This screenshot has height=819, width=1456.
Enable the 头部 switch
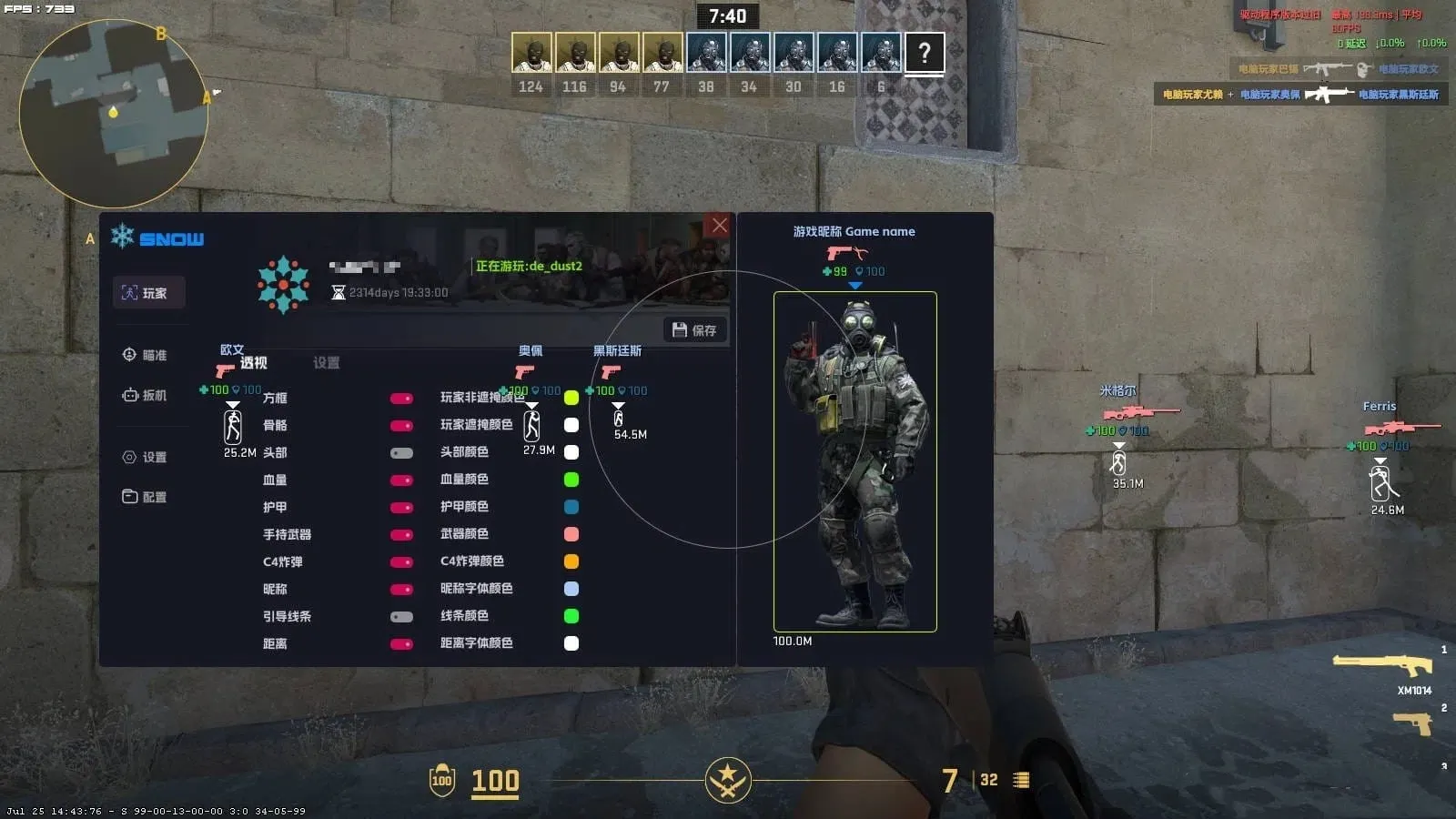point(401,453)
